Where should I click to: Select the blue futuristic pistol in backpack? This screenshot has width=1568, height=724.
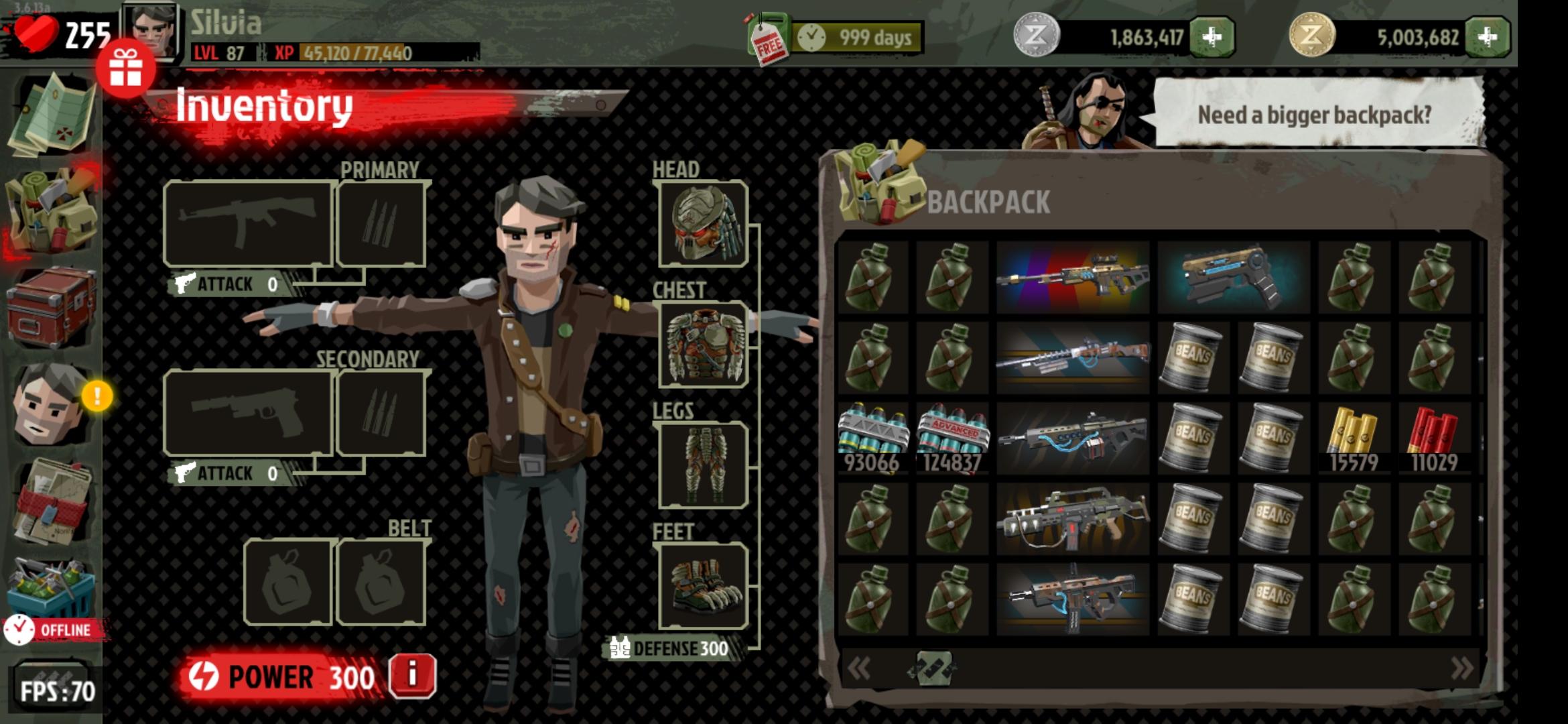[x=1233, y=278]
